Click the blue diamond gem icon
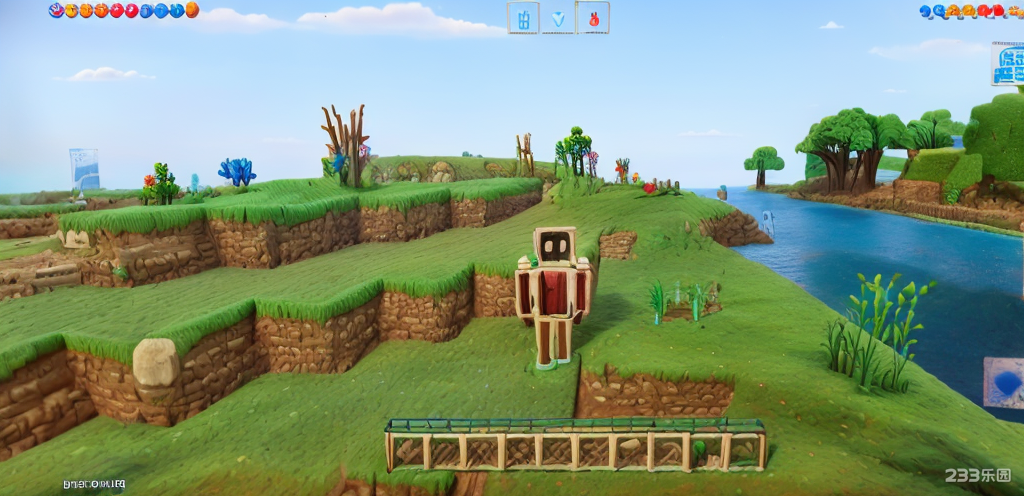 pyautogui.click(x=558, y=18)
